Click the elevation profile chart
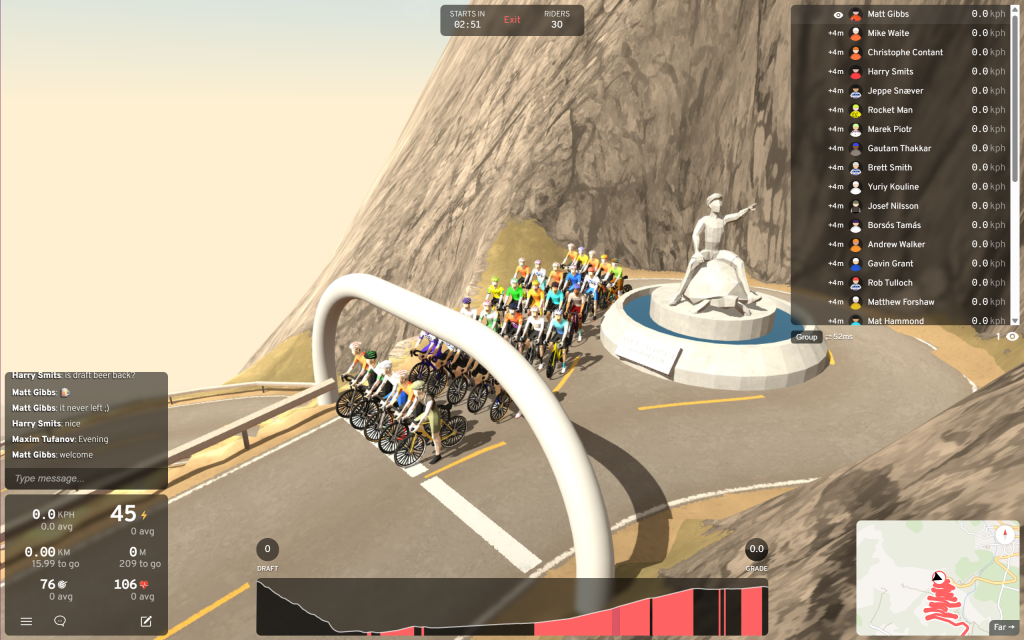The image size is (1024, 640). (x=512, y=607)
